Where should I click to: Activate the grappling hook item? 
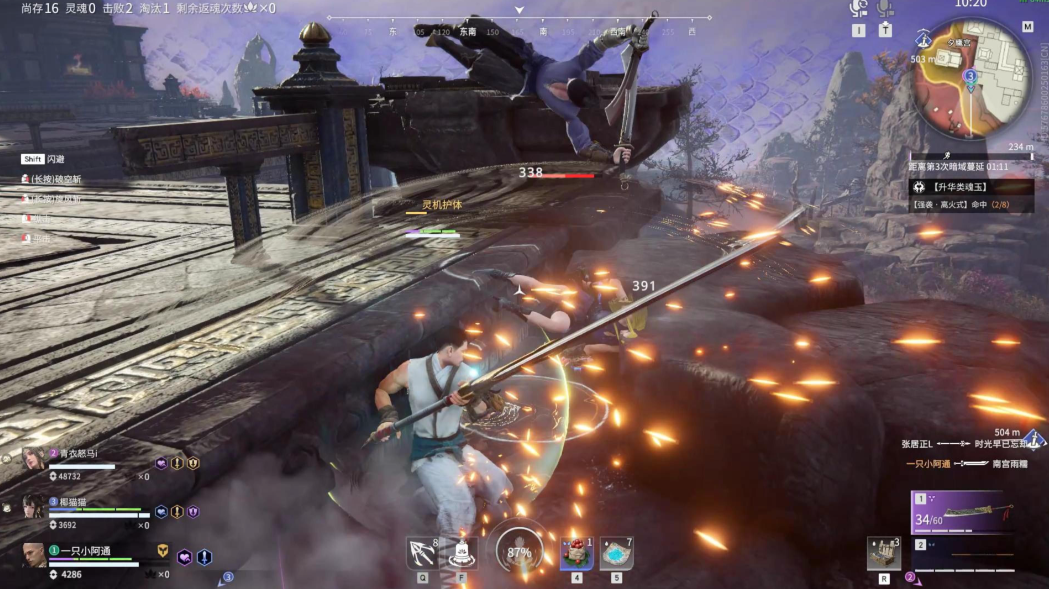pyautogui.click(x=422, y=553)
